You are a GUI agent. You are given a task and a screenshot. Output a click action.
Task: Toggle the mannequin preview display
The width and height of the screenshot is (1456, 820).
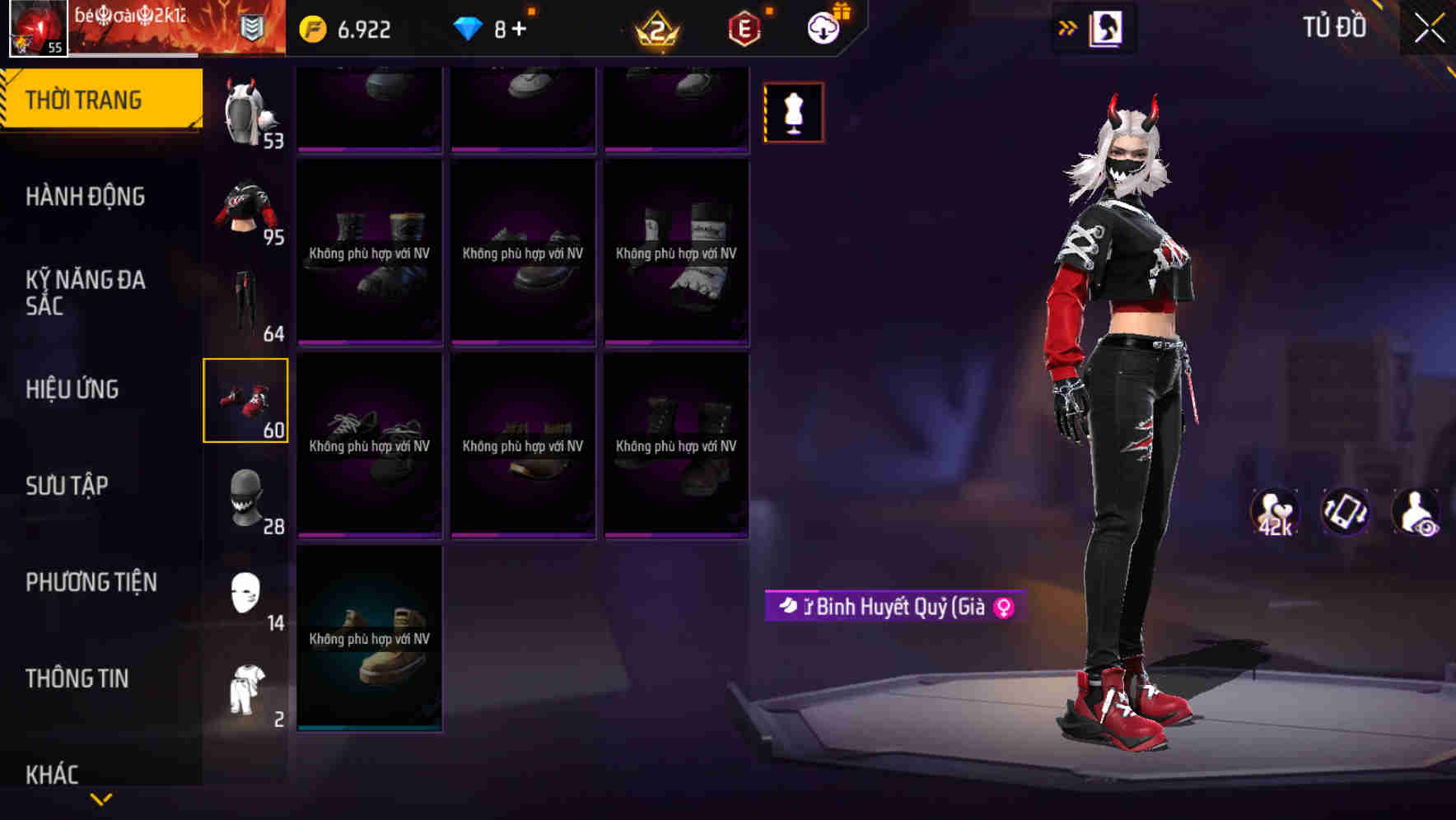point(793,113)
